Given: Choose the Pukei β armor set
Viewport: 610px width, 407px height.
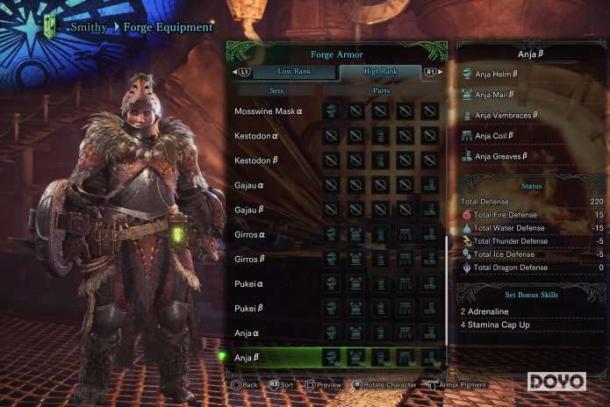Looking at the screenshot, I should point(250,308).
